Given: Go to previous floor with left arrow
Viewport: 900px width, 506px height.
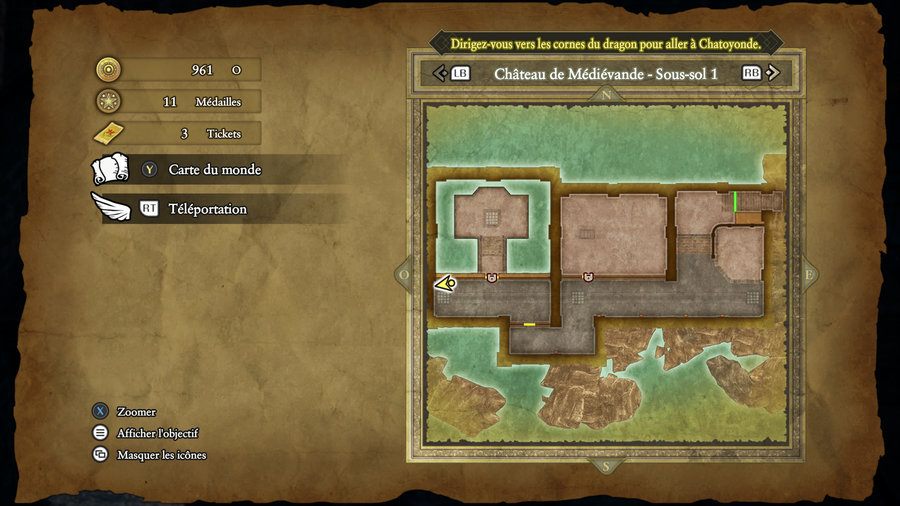Looking at the screenshot, I should 438,73.
